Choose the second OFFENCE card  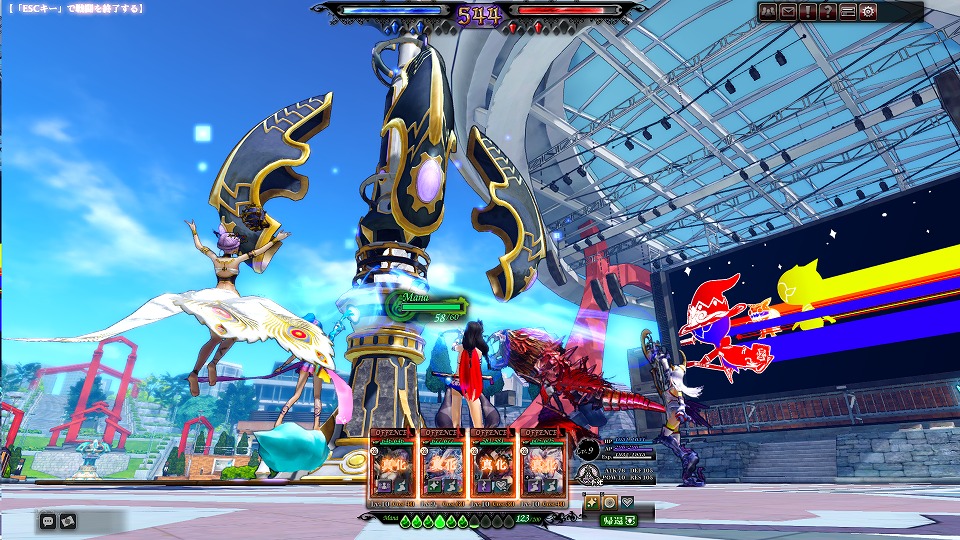tap(443, 467)
